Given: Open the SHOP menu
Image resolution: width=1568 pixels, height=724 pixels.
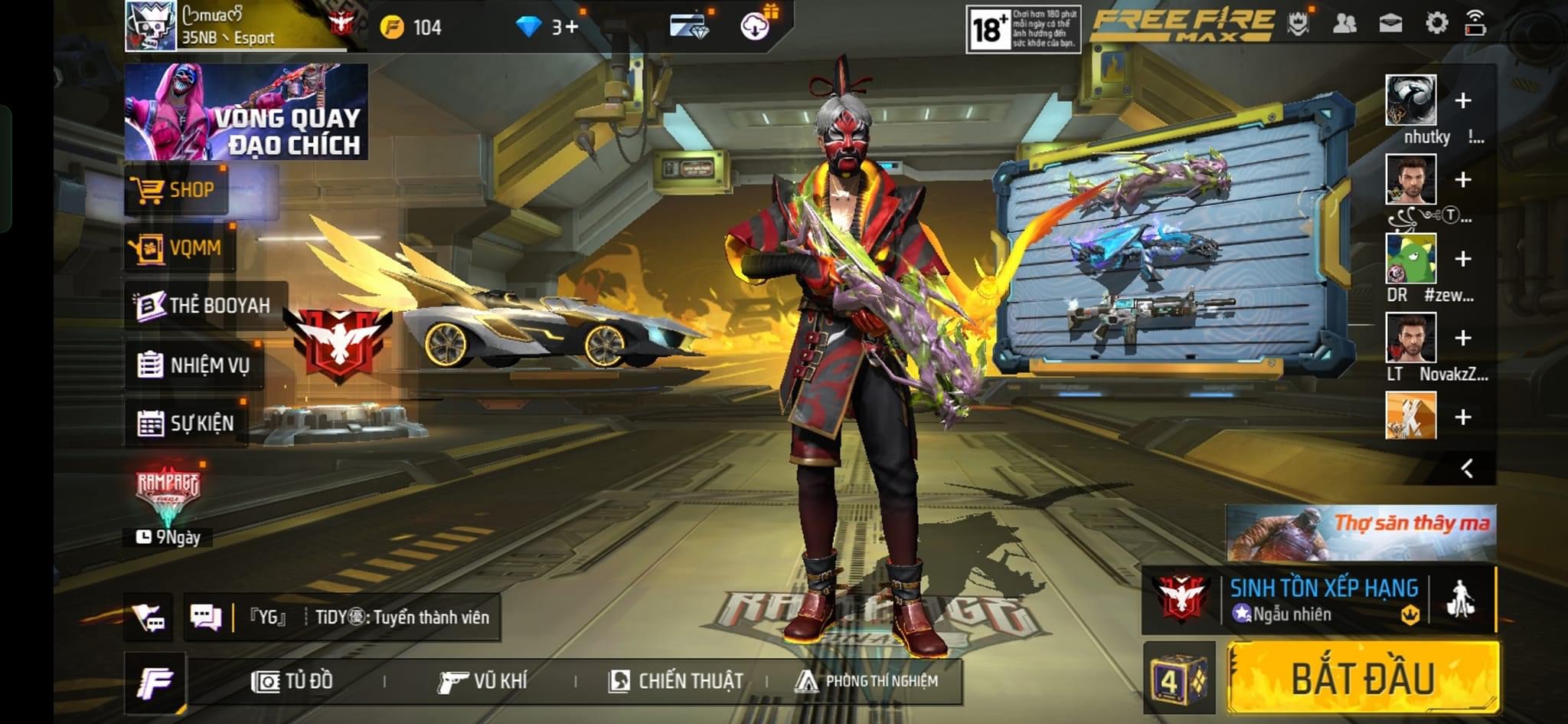Looking at the screenshot, I should [176, 190].
